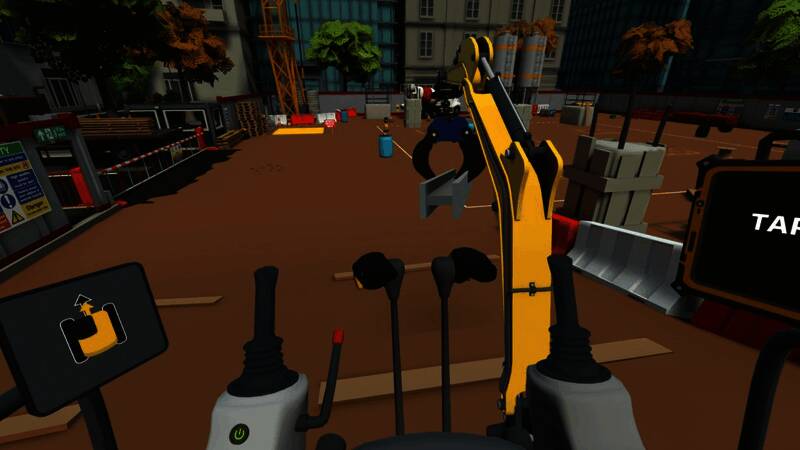Push the green power button
Image resolution: width=800 pixels, height=450 pixels.
(239, 434)
